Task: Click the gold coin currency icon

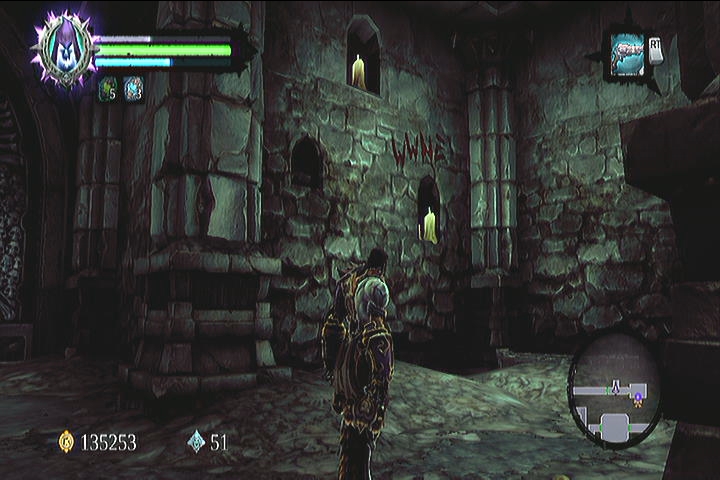Action: 67,441
